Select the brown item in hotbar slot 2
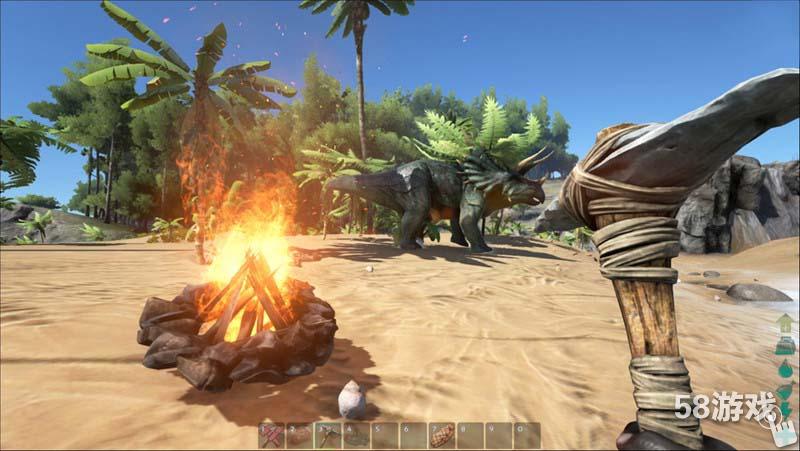 click(x=300, y=435)
